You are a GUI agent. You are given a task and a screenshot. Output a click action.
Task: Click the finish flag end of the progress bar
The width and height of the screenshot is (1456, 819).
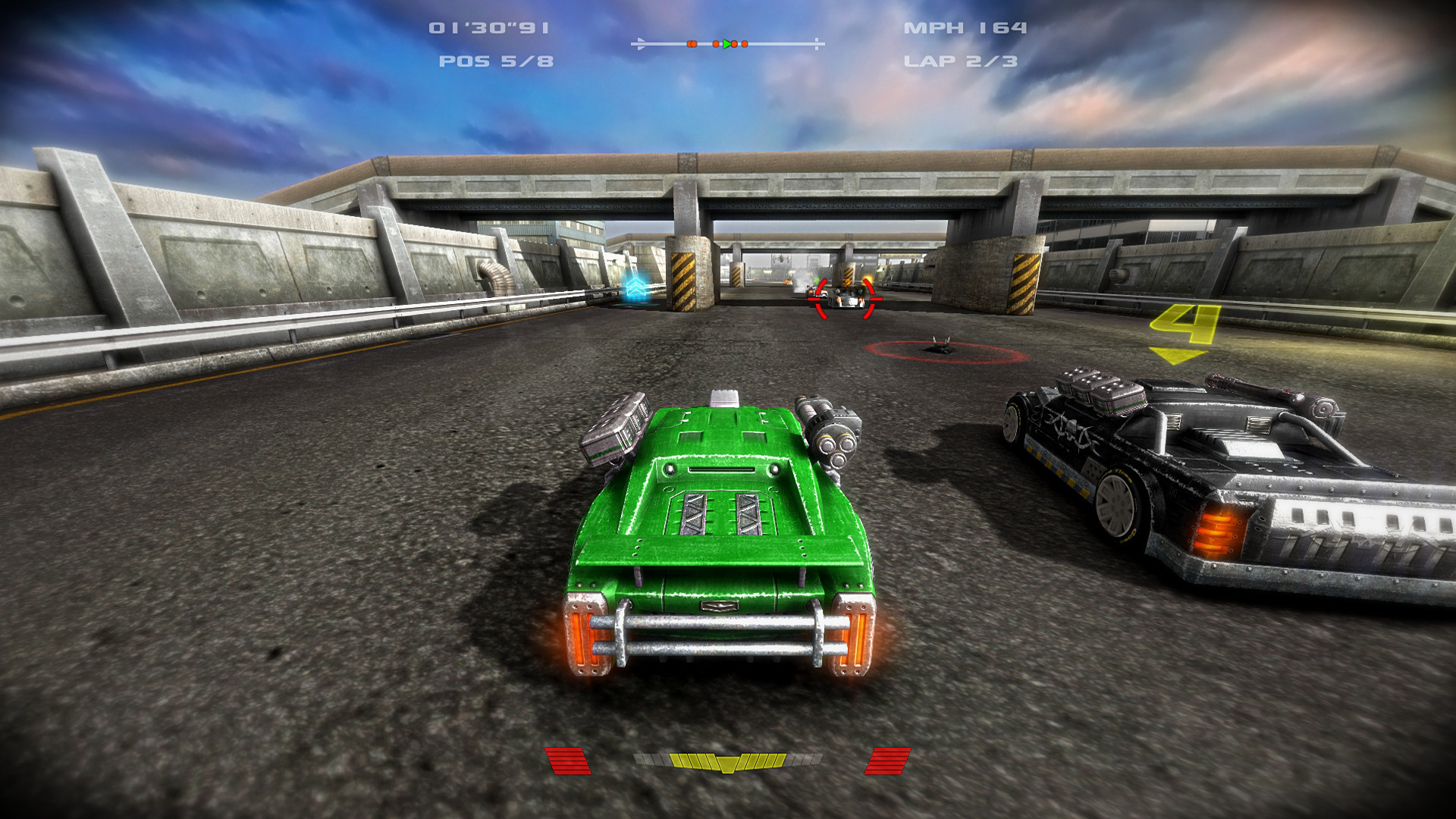click(x=817, y=43)
